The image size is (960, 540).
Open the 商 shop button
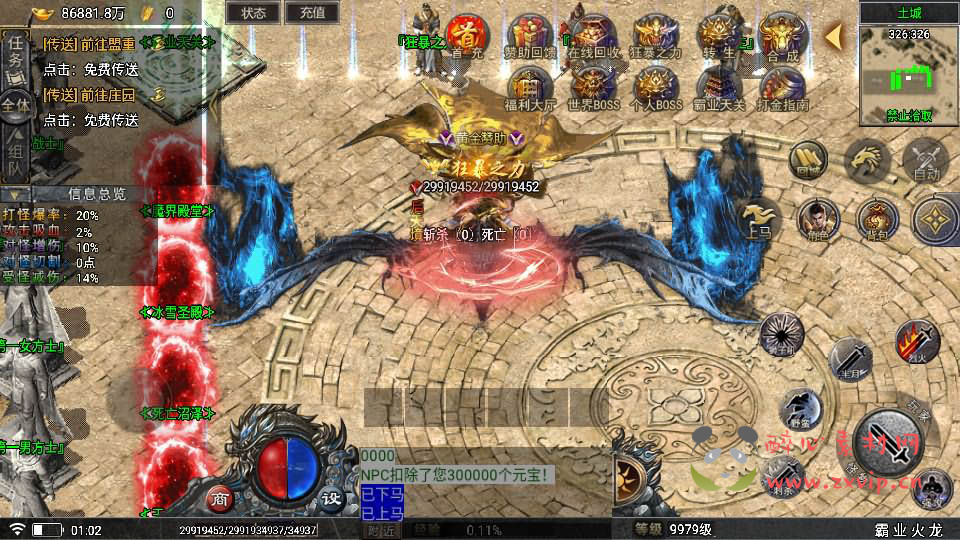pyautogui.click(x=222, y=499)
